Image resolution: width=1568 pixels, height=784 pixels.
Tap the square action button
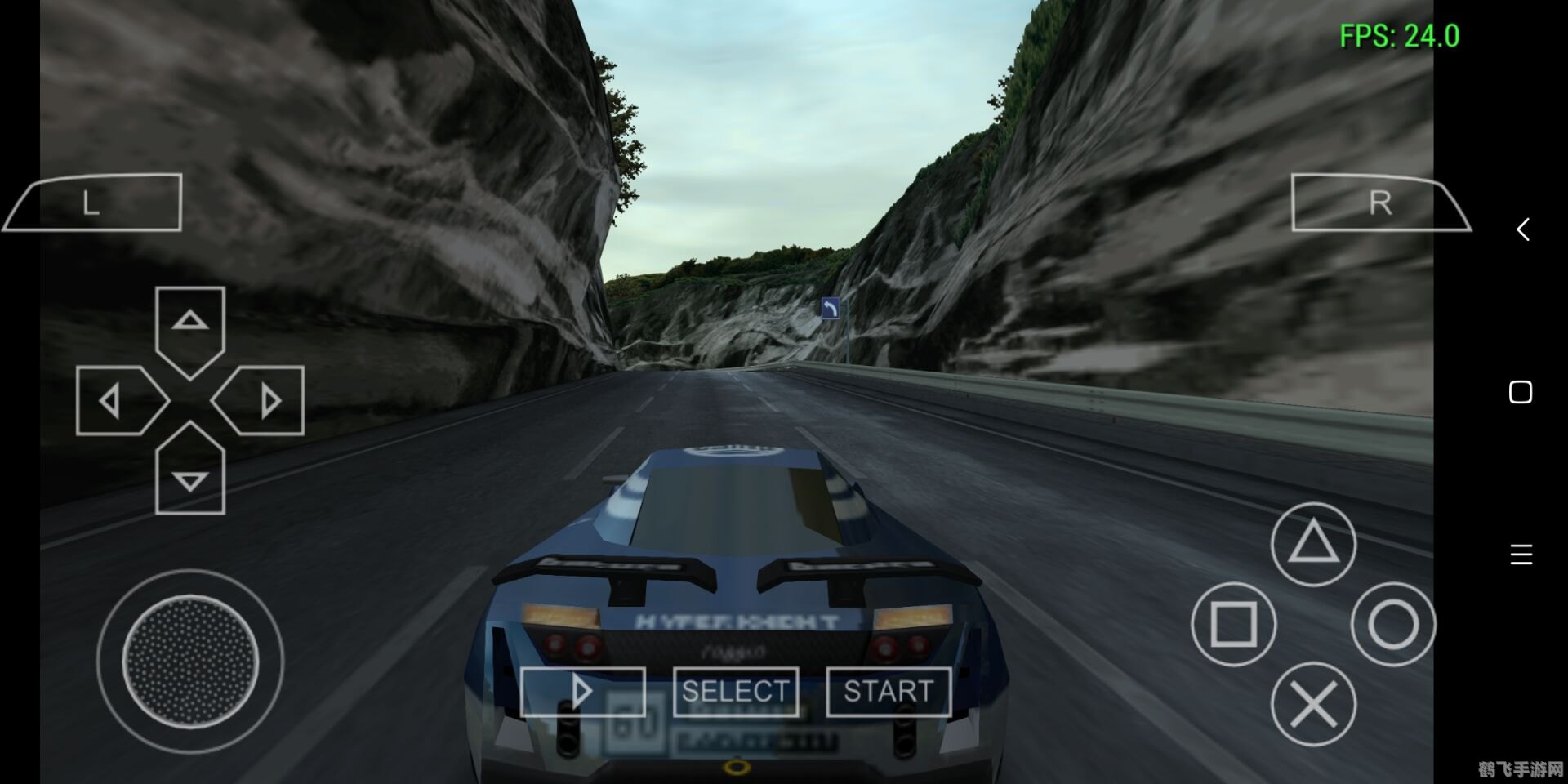1233,625
